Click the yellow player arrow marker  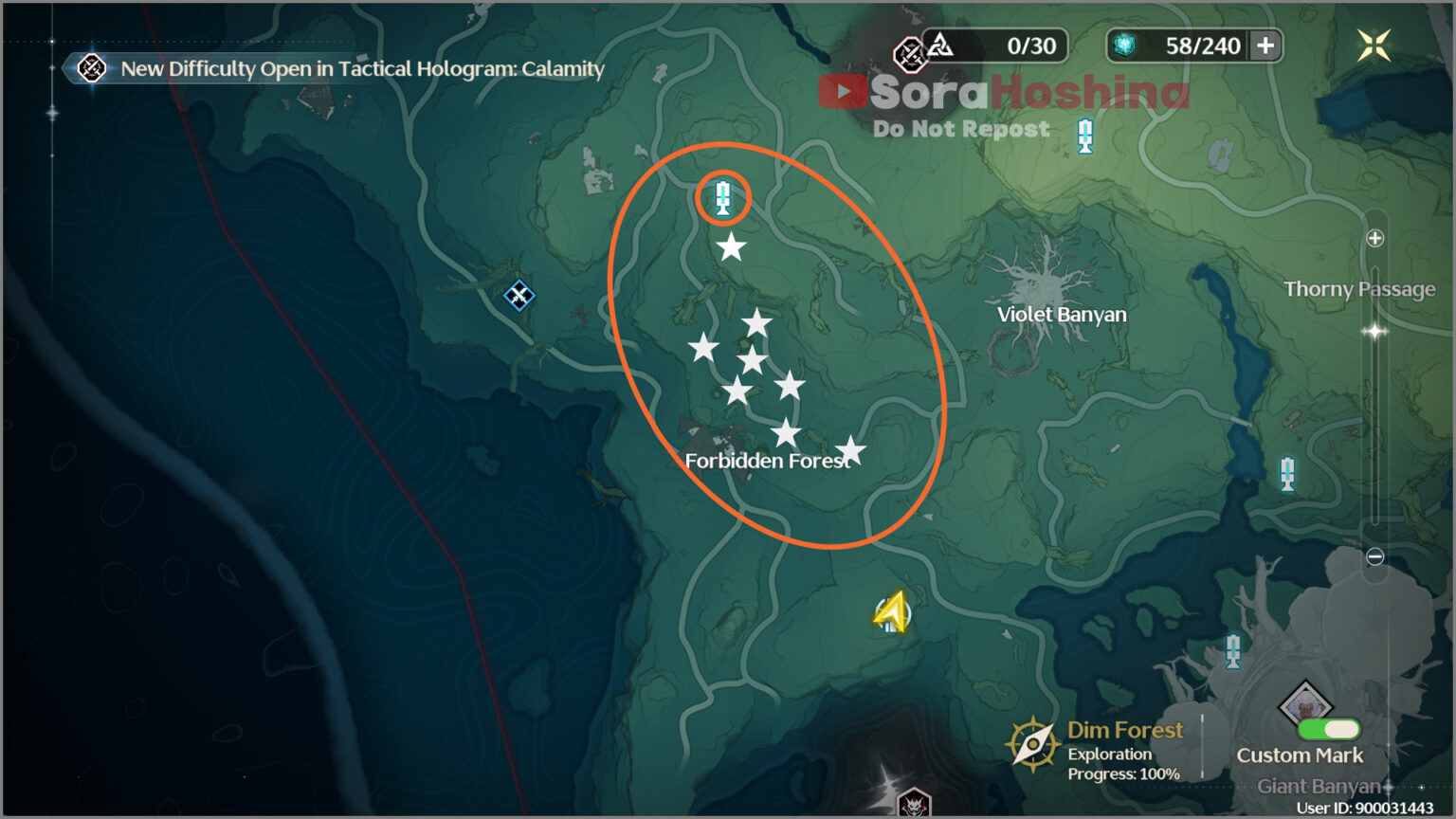pyautogui.click(x=891, y=612)
